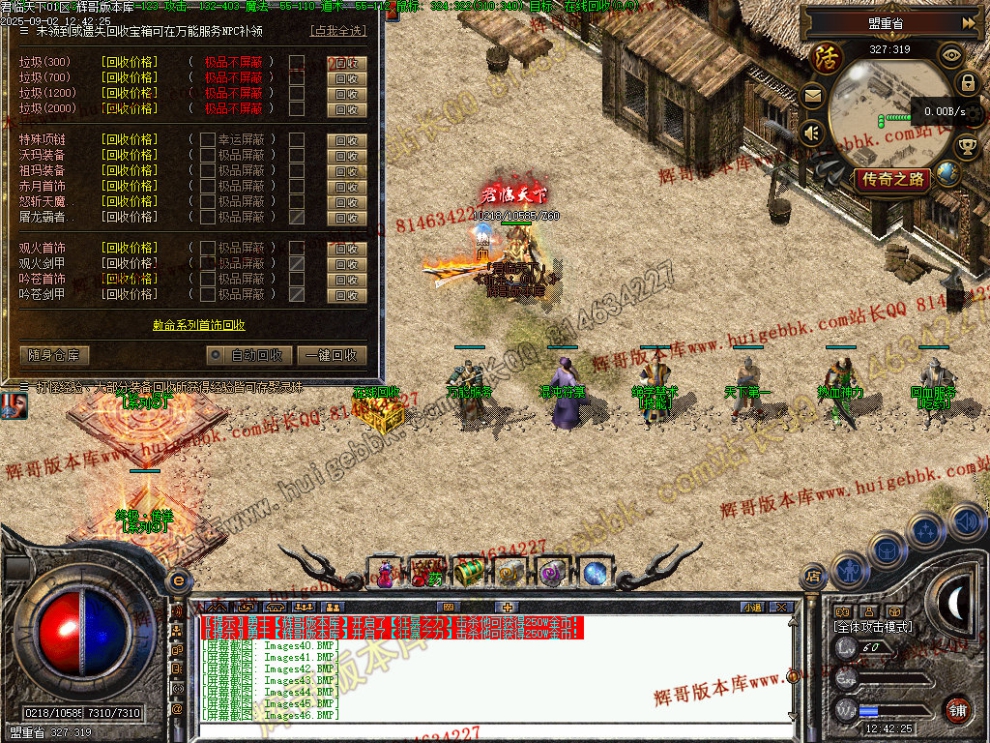Click the 活 activity icon
Viewport: 990px width, 743px height.
pos(826,56)
